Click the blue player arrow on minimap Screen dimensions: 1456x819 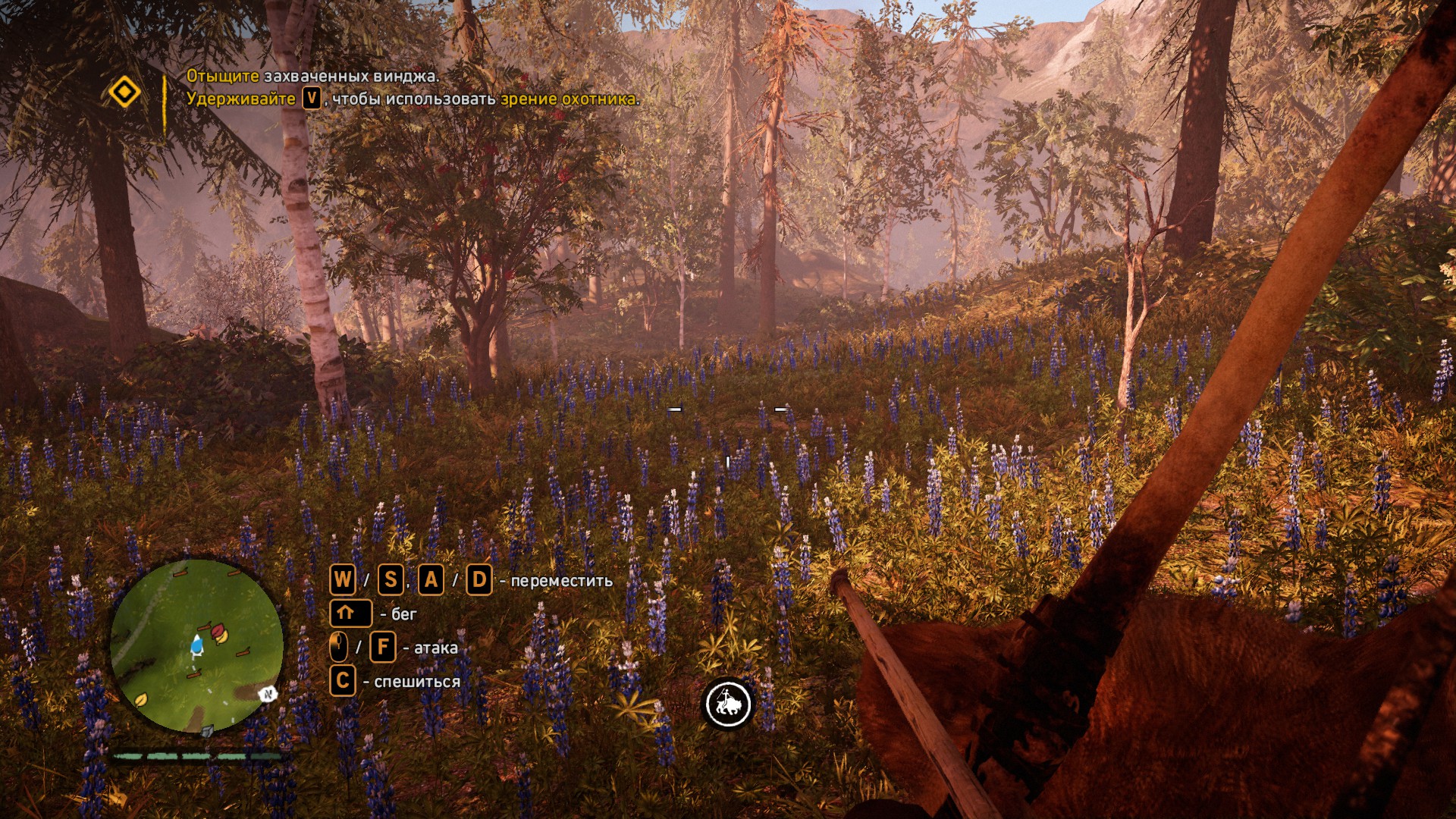[x=196, y=646]
